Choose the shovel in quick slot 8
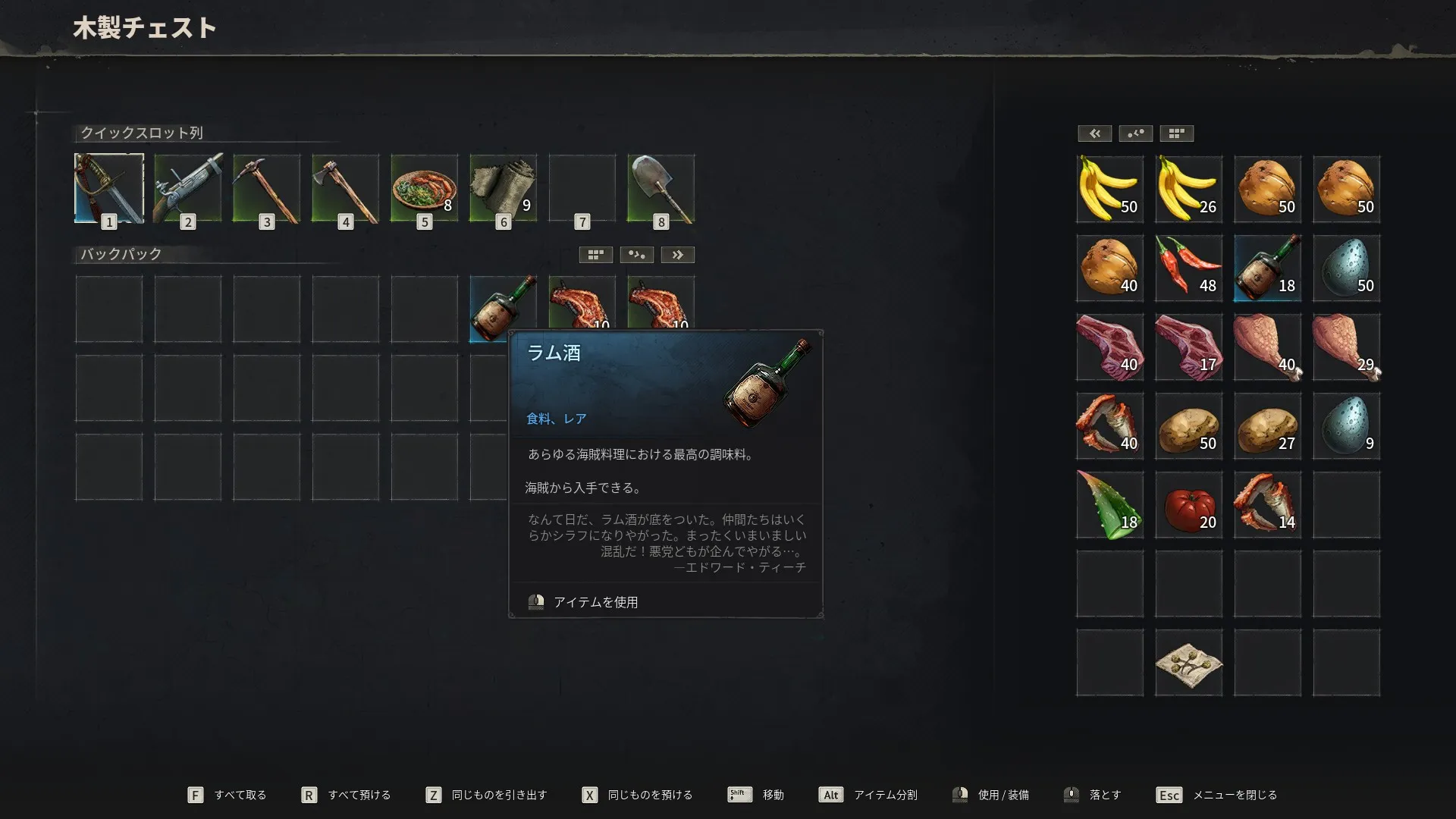 pos(661,188)
